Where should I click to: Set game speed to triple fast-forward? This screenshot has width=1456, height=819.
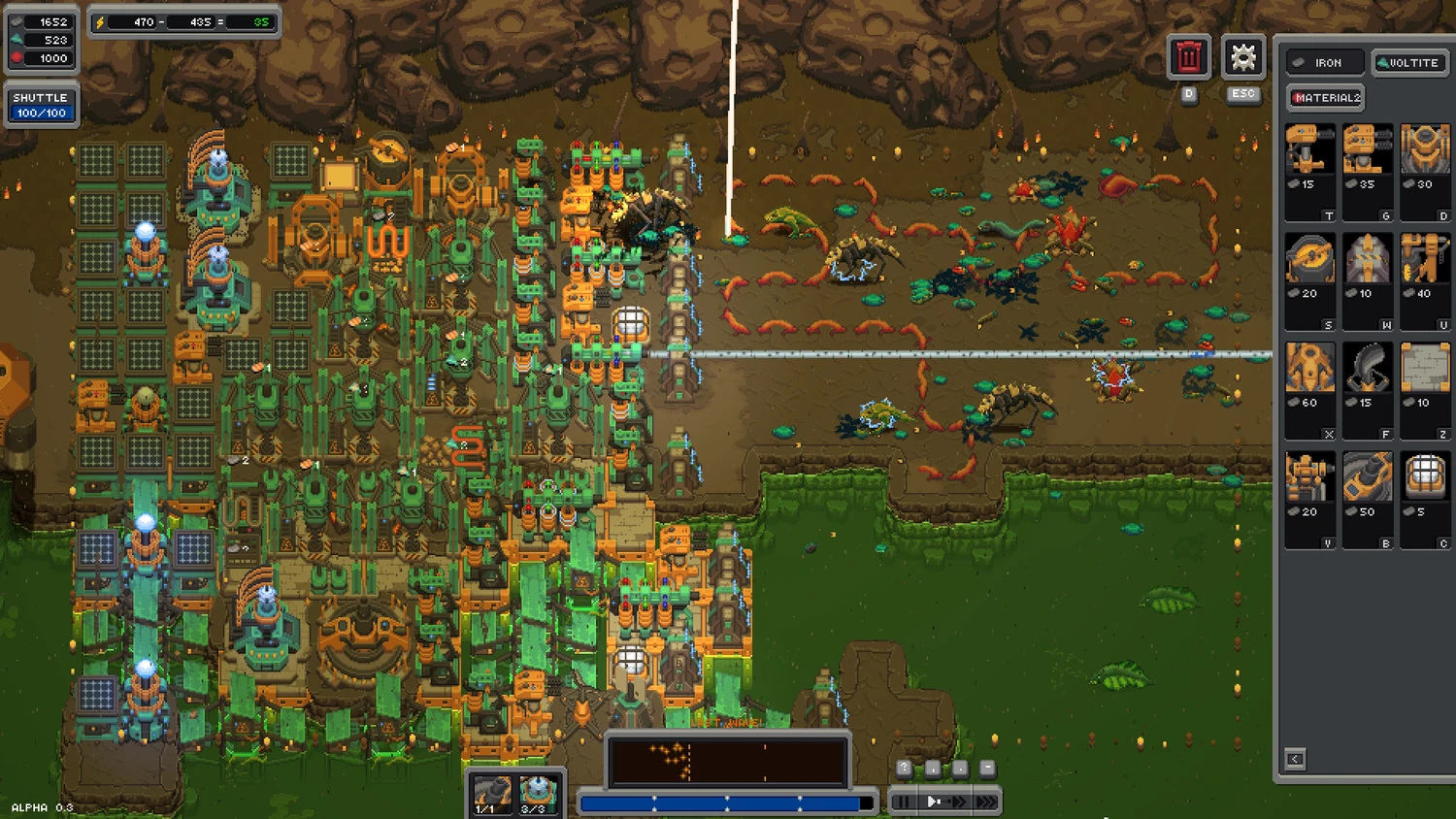[x=985, y=802]
